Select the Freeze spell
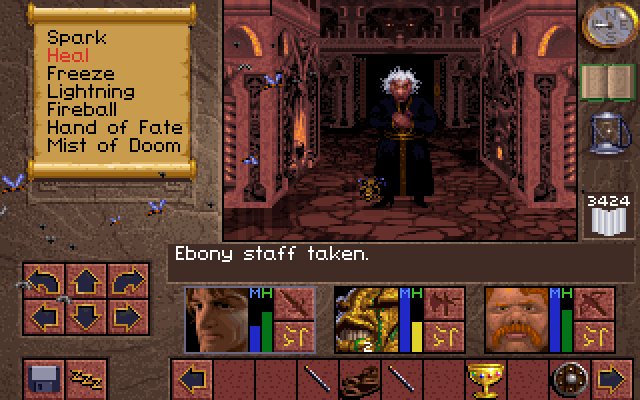 click(80, 74)
